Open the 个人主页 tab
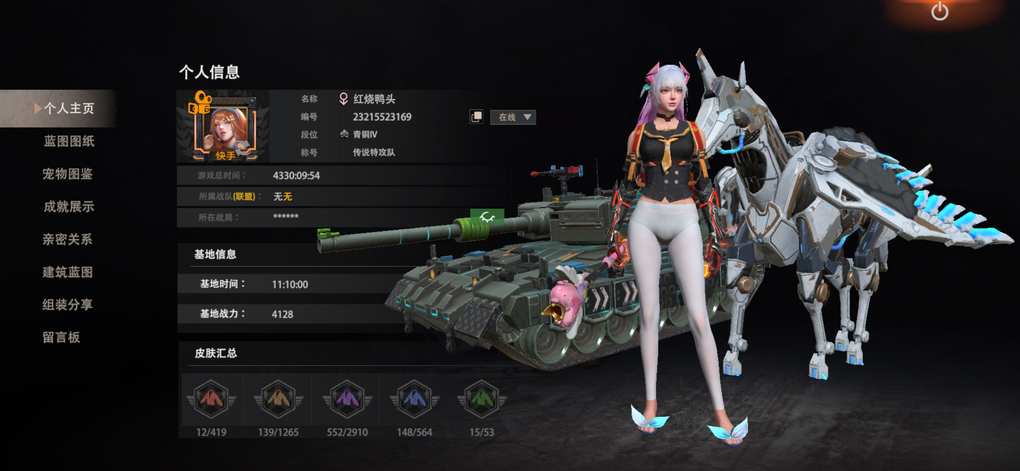The image size is (1020, 471). click(x=68, y=108)
